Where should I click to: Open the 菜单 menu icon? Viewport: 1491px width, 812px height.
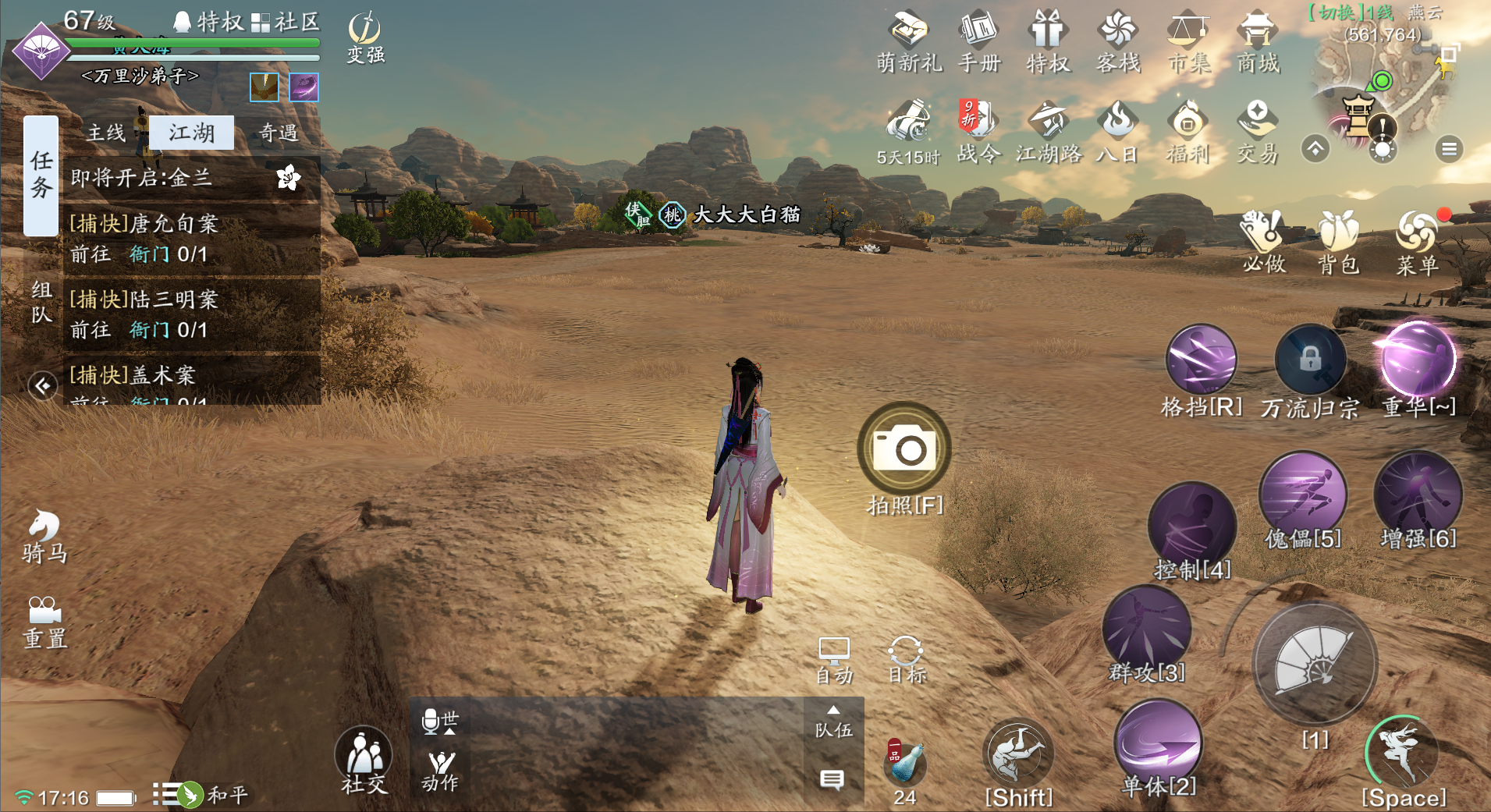(x=1417, y=240)
